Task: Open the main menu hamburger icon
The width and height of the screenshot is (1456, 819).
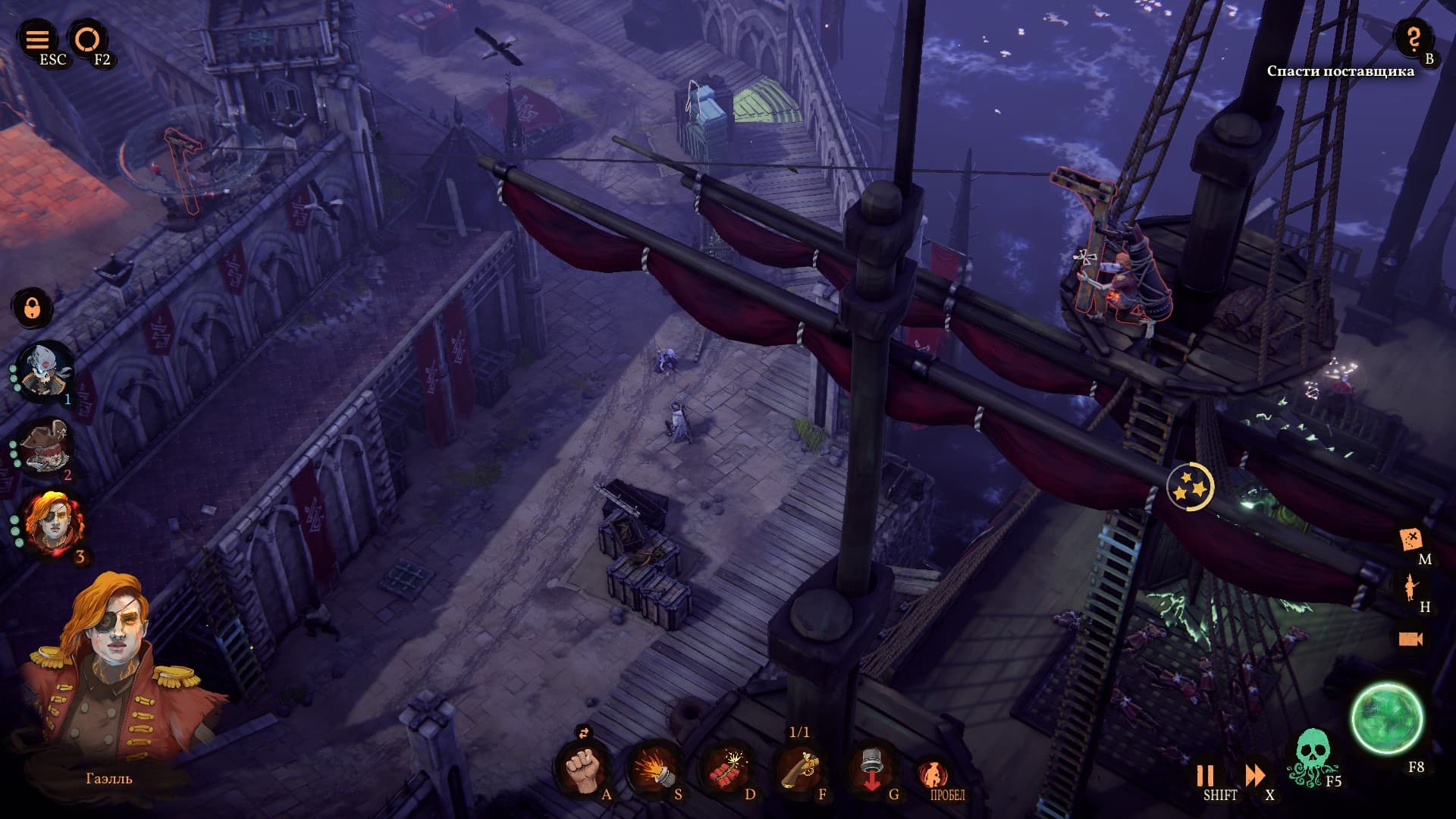Action: tap(37, 39)
